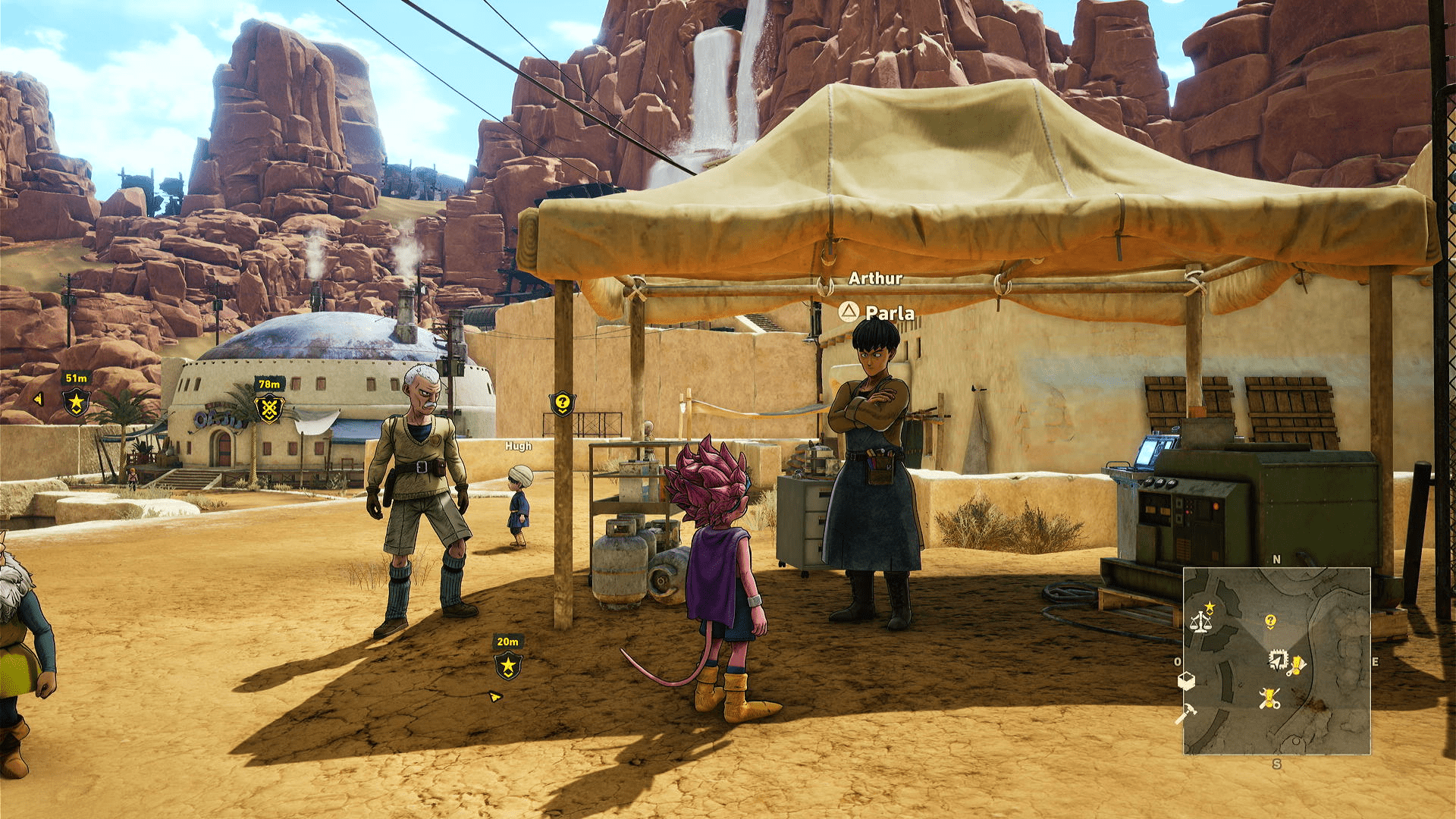The image size is (1456, 819).
Task: Click the crossed wrench and screwdriver minimap icon
Action: click(x=1269, y=698)
